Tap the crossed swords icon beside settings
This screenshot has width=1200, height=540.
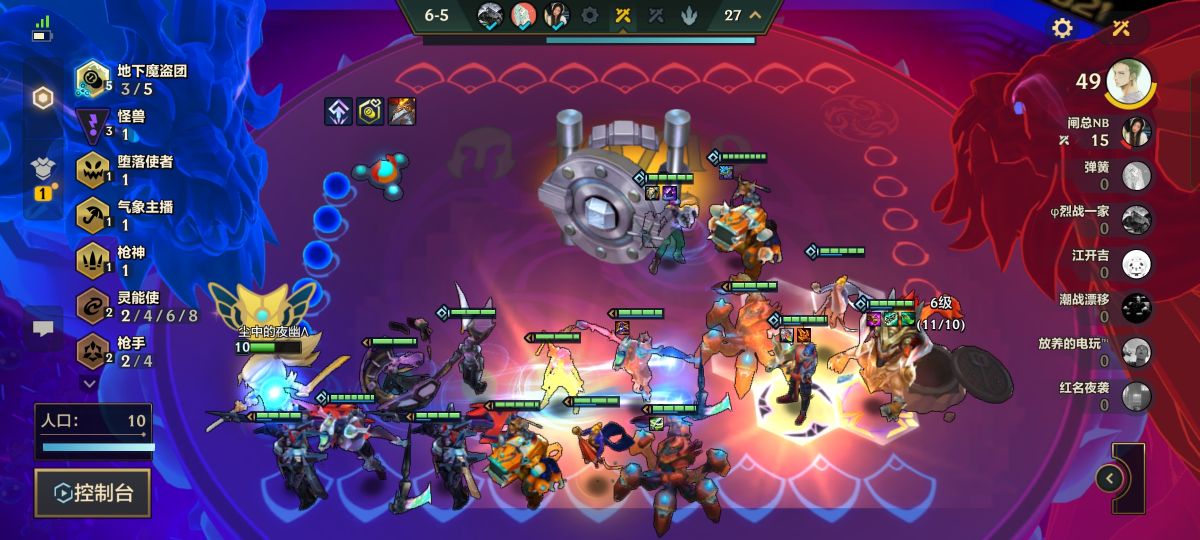point(1120,28)
